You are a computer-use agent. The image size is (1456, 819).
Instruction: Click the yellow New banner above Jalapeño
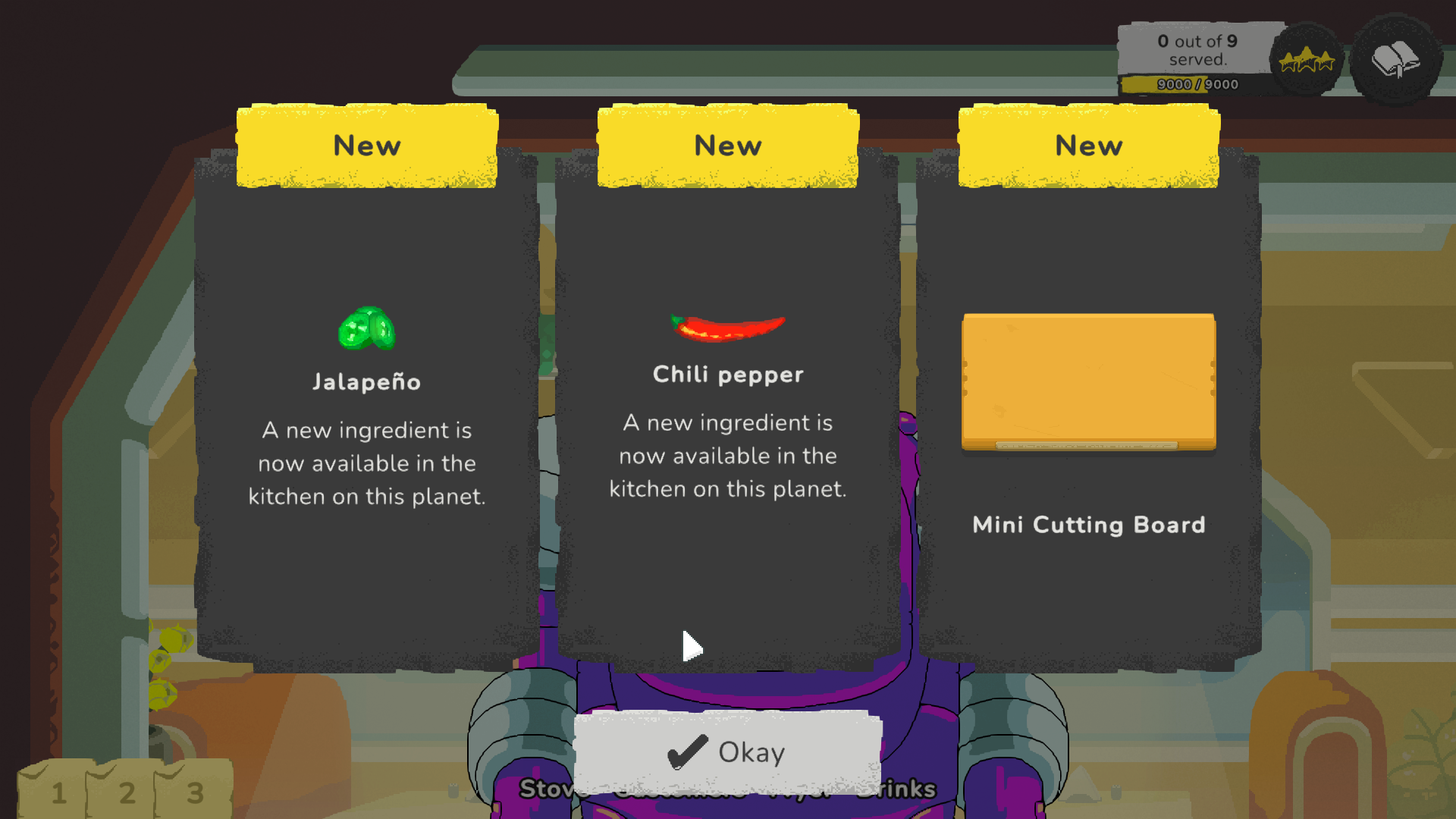pos(367,146)
